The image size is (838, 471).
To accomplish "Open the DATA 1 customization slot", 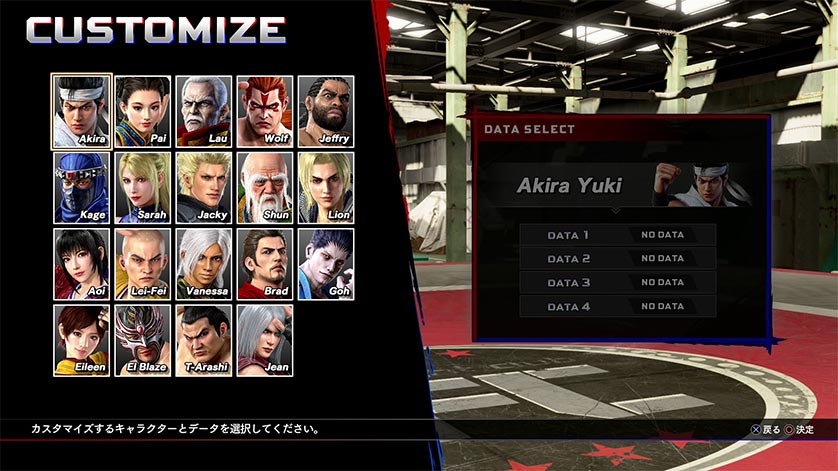I will coord(617,235).
